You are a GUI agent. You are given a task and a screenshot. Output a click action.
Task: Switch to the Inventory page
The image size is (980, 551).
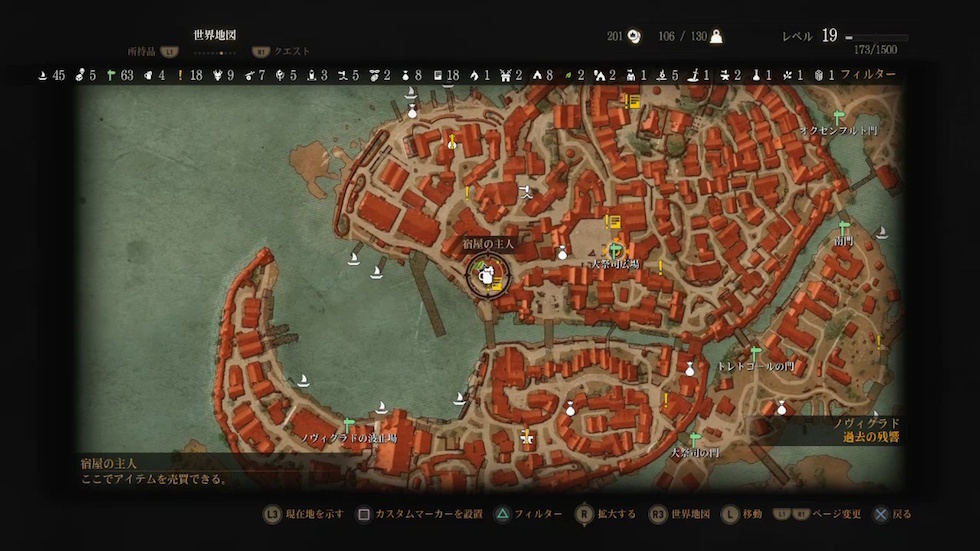pyautogui.click(x=143, y=51)
